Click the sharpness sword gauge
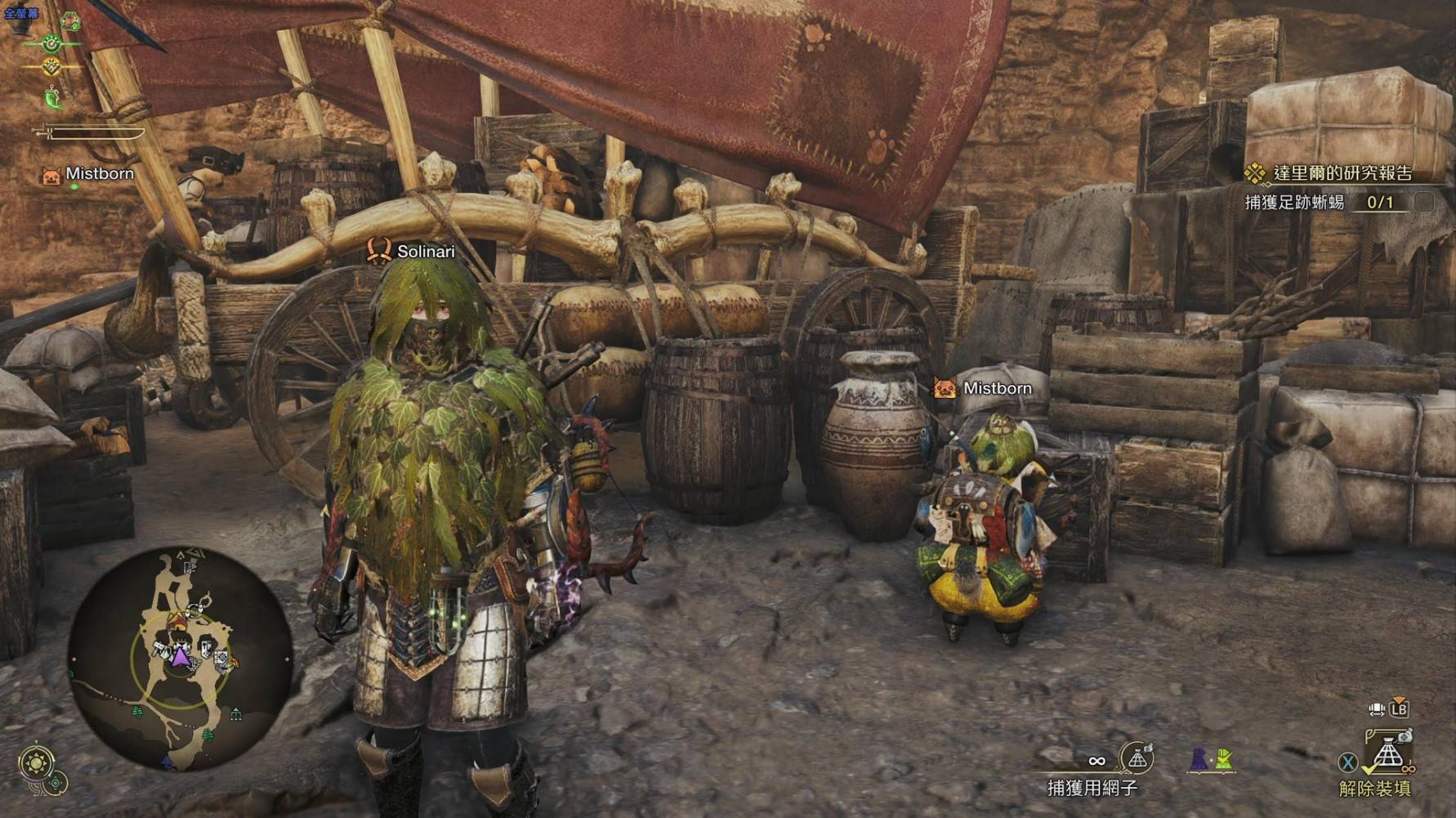 90,132
